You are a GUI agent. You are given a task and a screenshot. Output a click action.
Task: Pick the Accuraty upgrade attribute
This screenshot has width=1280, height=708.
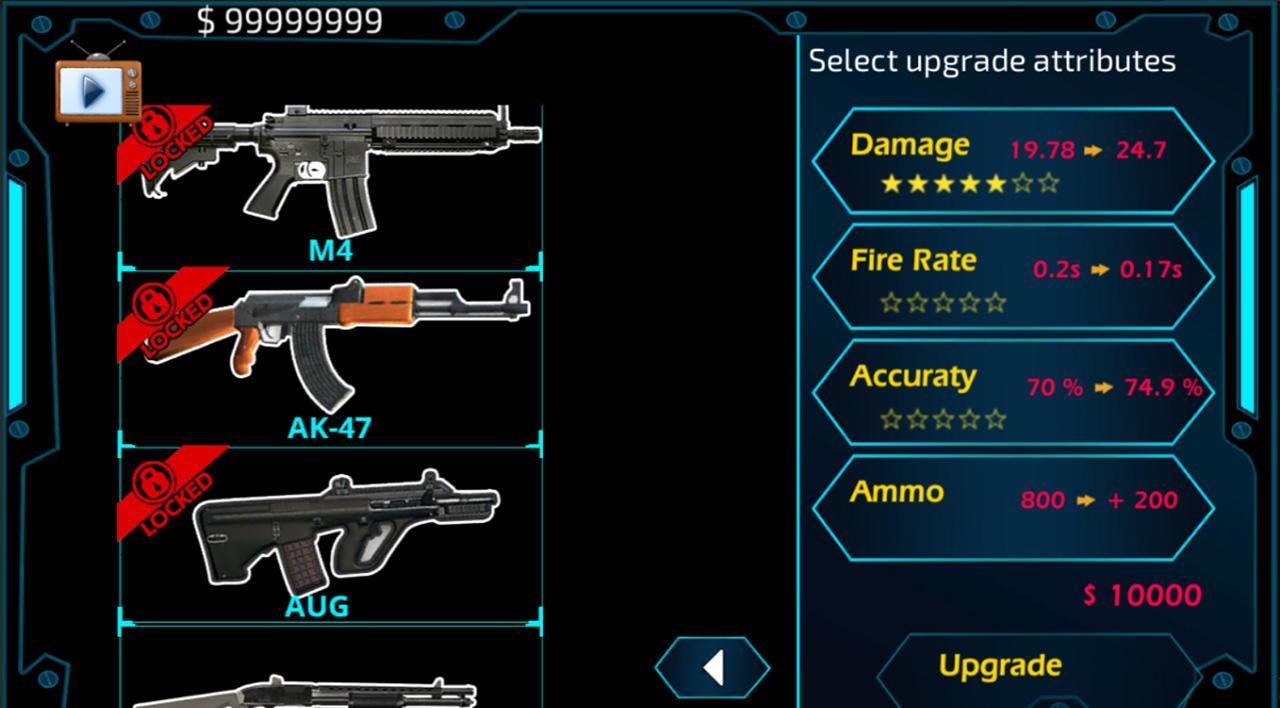click(x=1012, y=392)
